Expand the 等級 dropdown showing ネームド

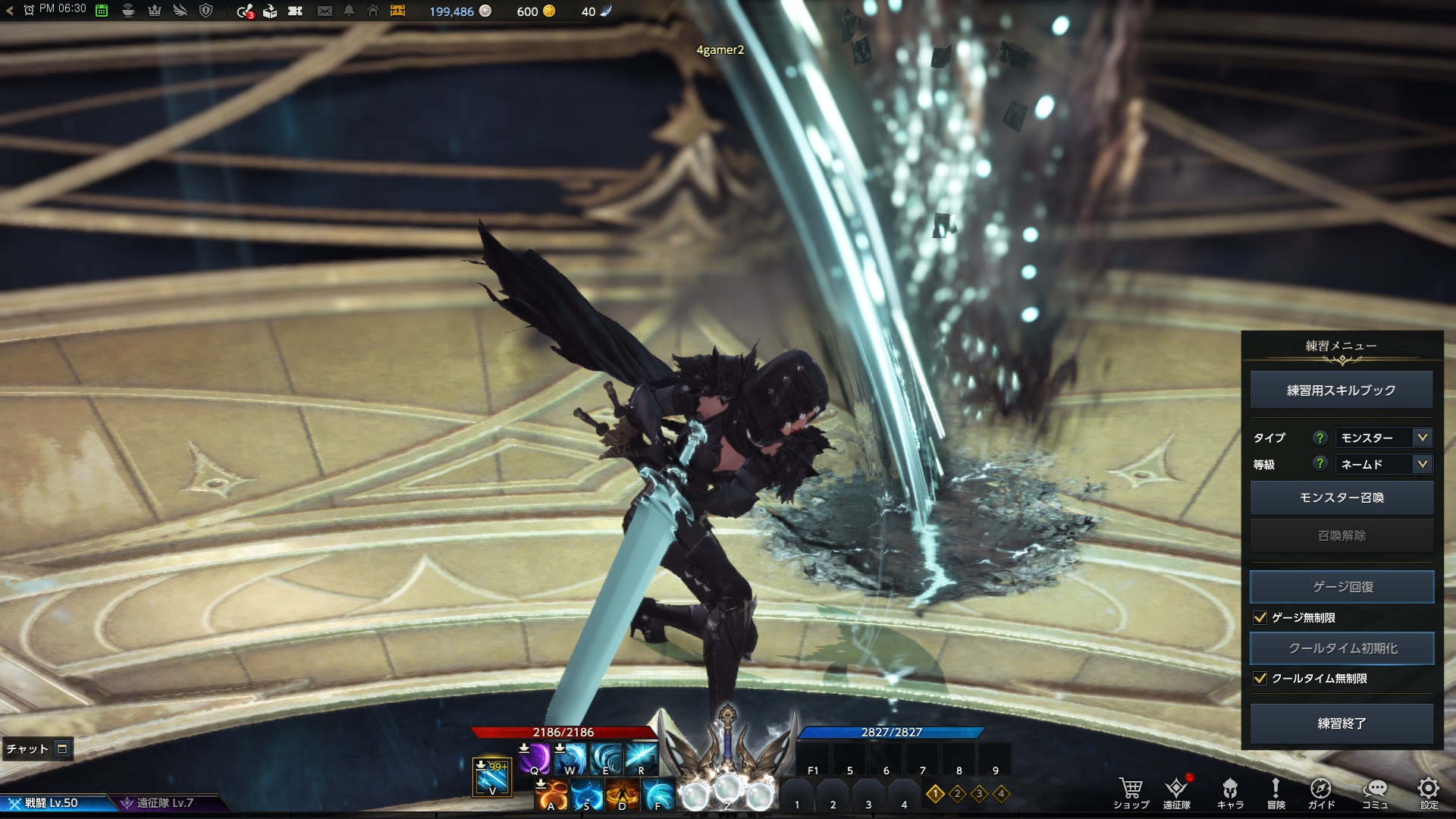pyautogui.click(x=1383, y=464)
